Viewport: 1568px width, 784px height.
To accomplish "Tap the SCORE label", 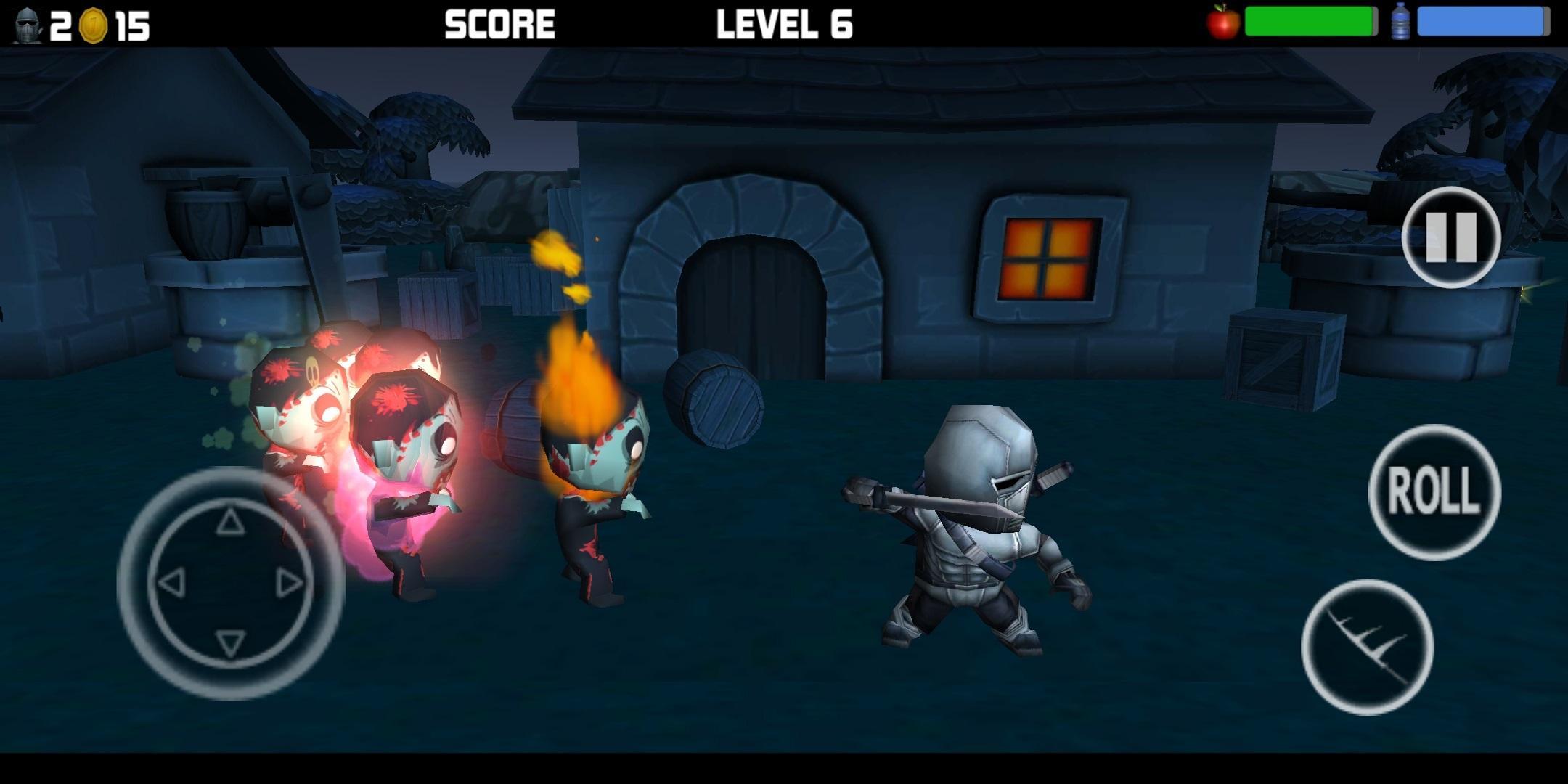I will coord(499,24).
